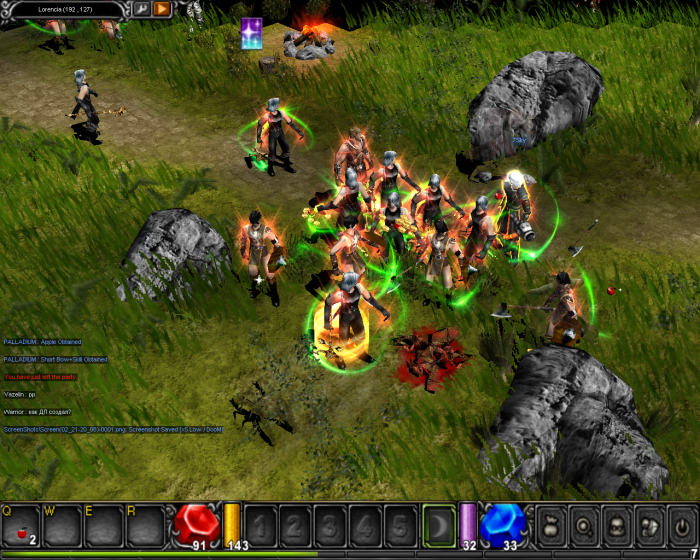Viewport: 700px width, 560px height.
Task: Click the purple sparkle buff icon
Action: (x=252, y=33)
